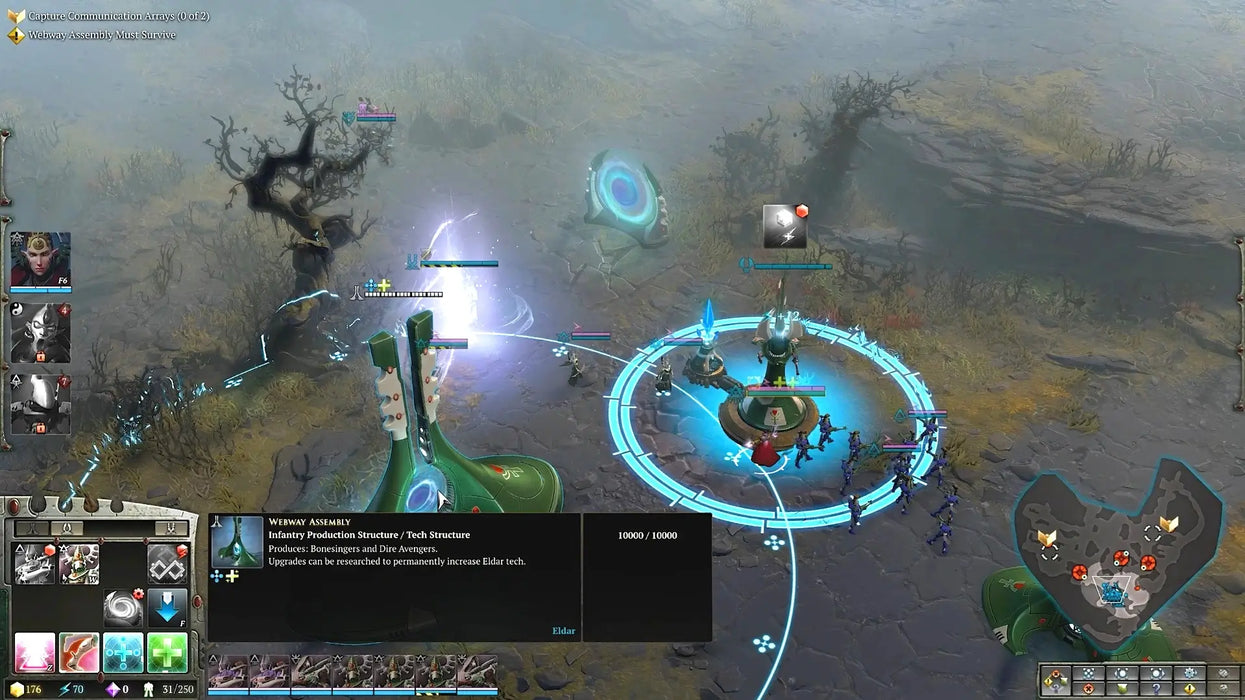
Task: Research the infinity symbol upgrade
Action: pos(167,564)
